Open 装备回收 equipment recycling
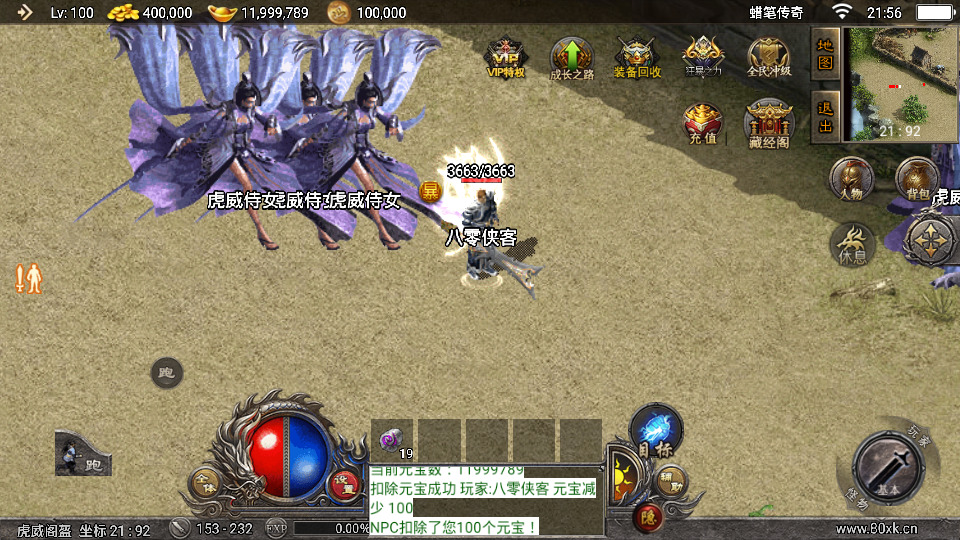Viewport: 960px width, 540px height. 635,57
